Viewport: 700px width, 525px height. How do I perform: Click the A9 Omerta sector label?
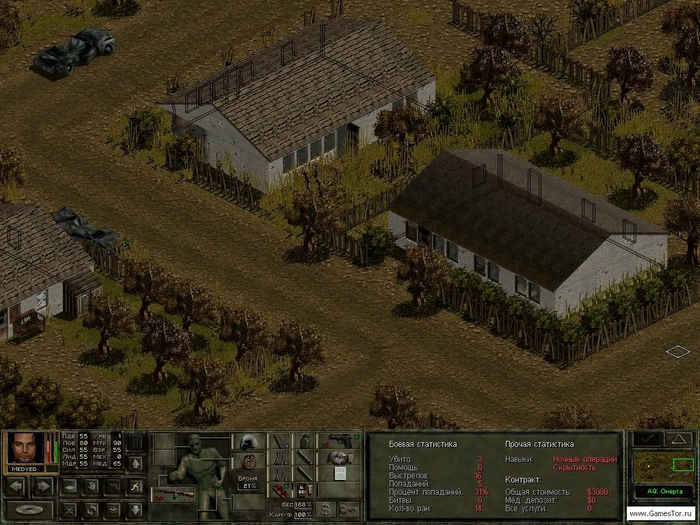pos(662,491)
